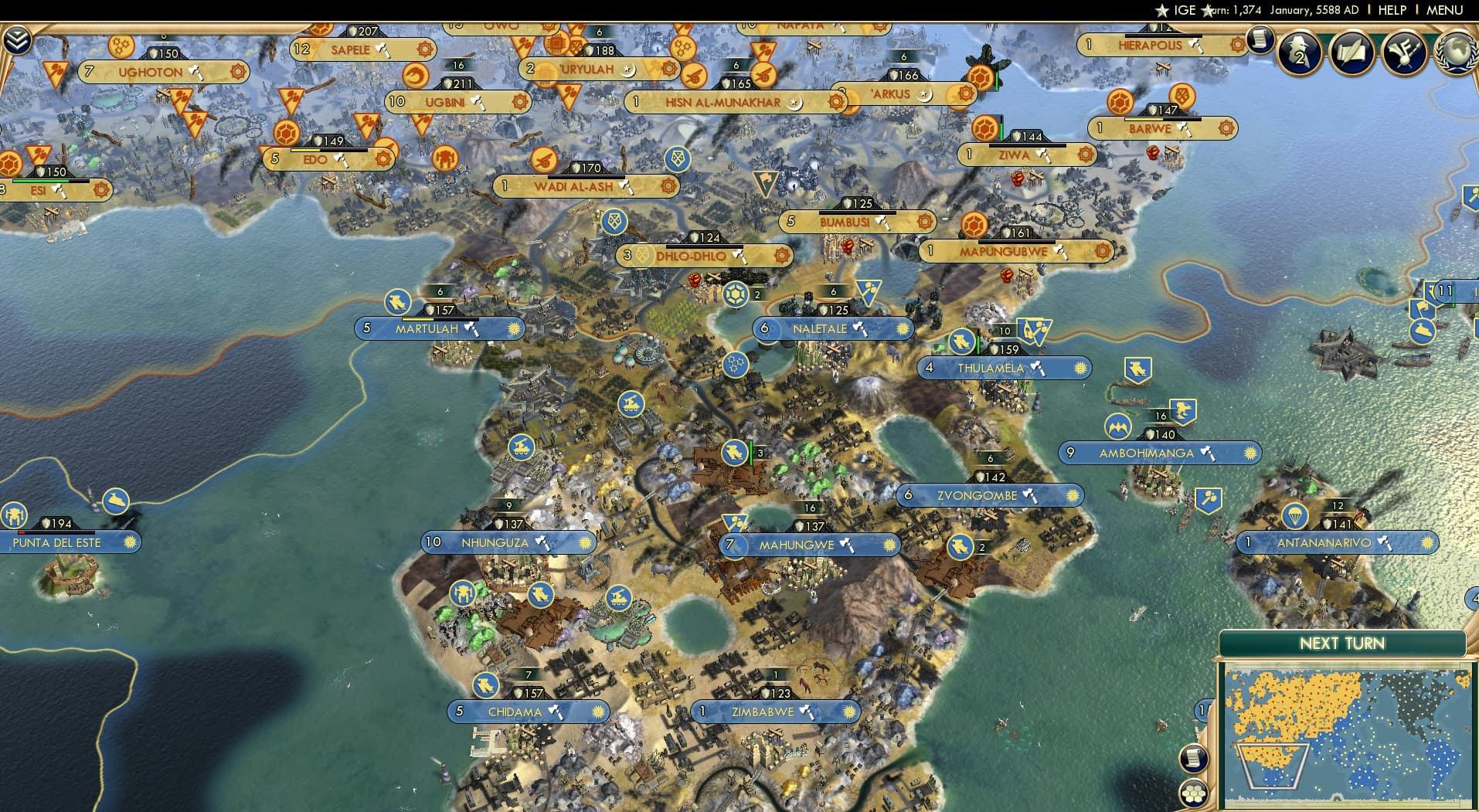The image size is (1479, 812).
Task: Open the MENU from the top bar
Action: [1447, 9]
